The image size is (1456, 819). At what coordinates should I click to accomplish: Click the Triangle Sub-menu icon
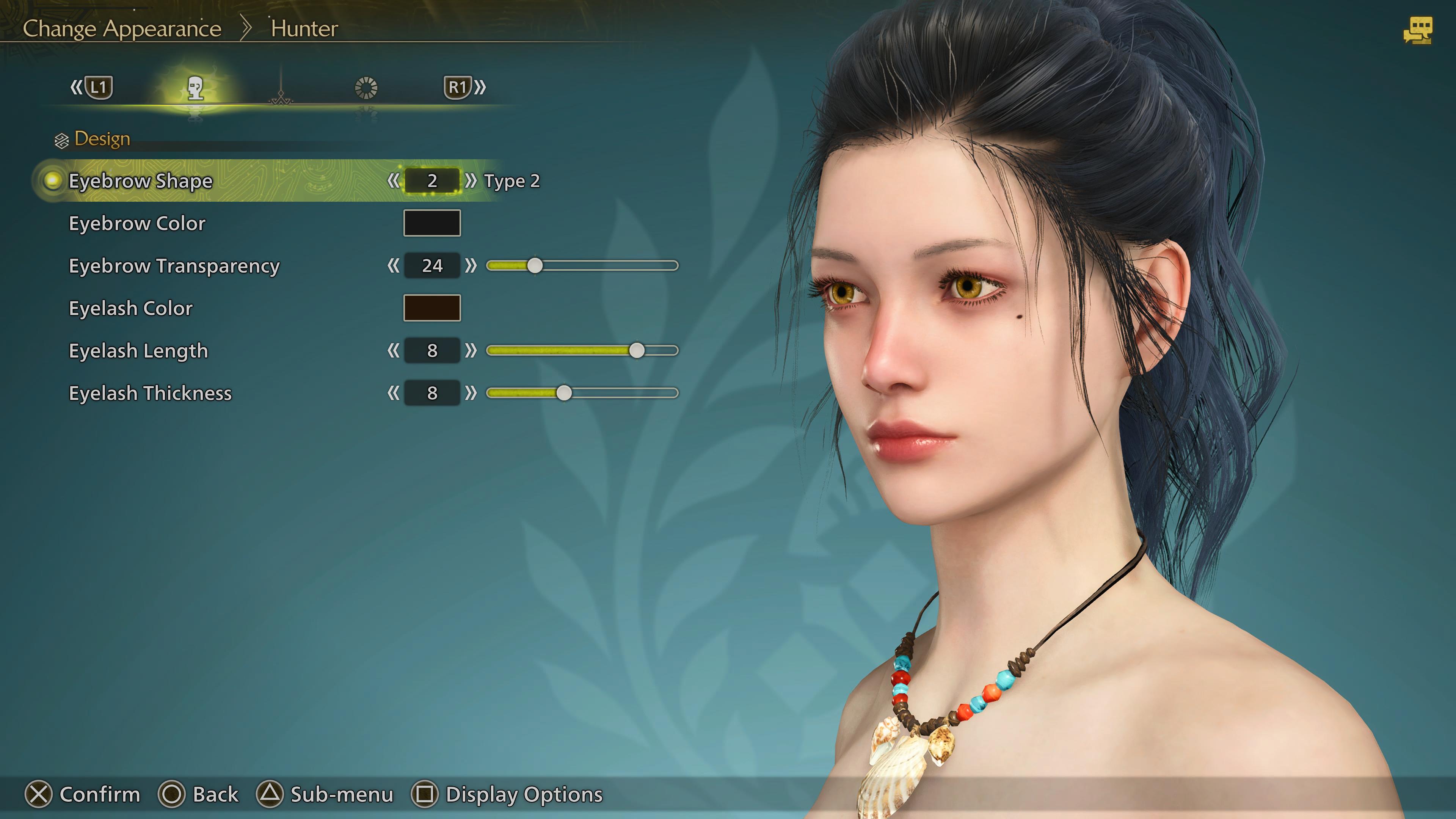(x=269, y=794)
